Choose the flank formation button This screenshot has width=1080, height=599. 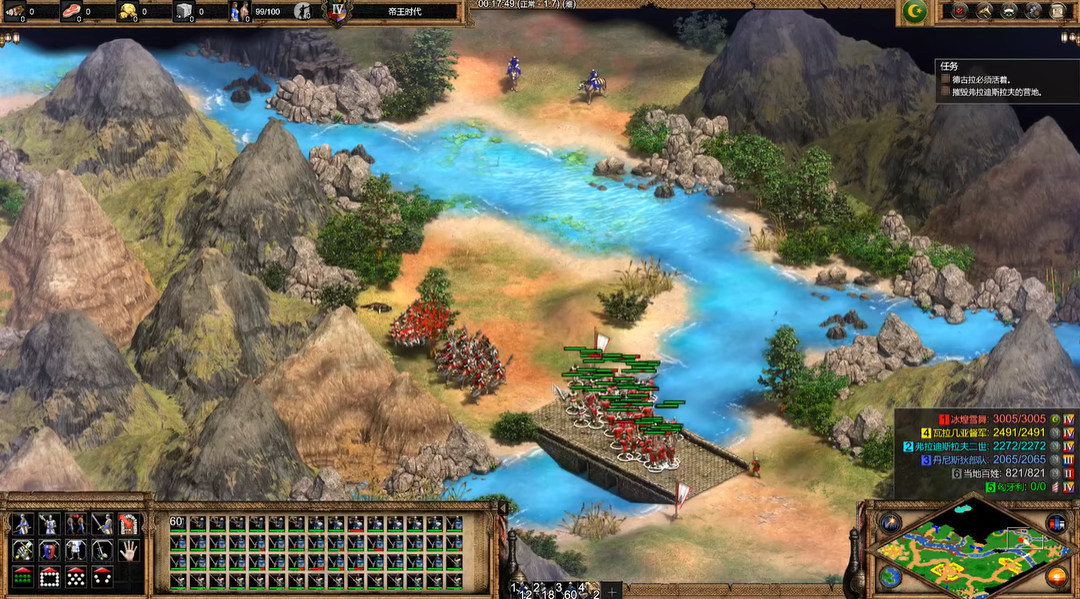tap(101, 577)
